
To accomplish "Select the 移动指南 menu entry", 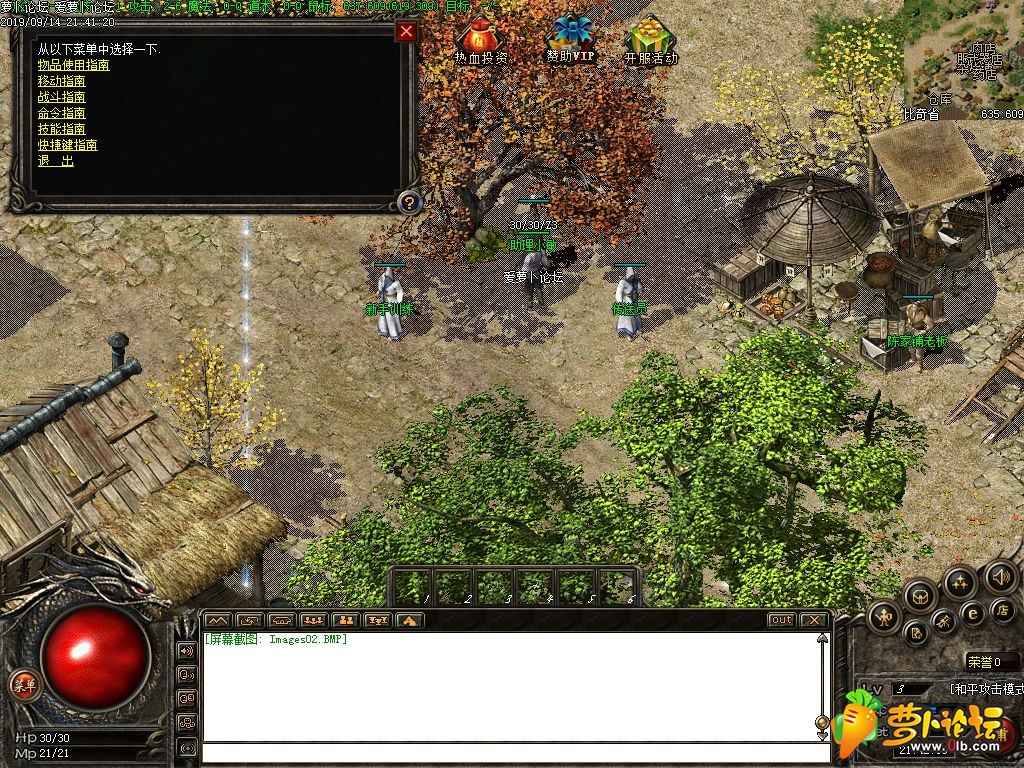I will [x=61, y=81].
